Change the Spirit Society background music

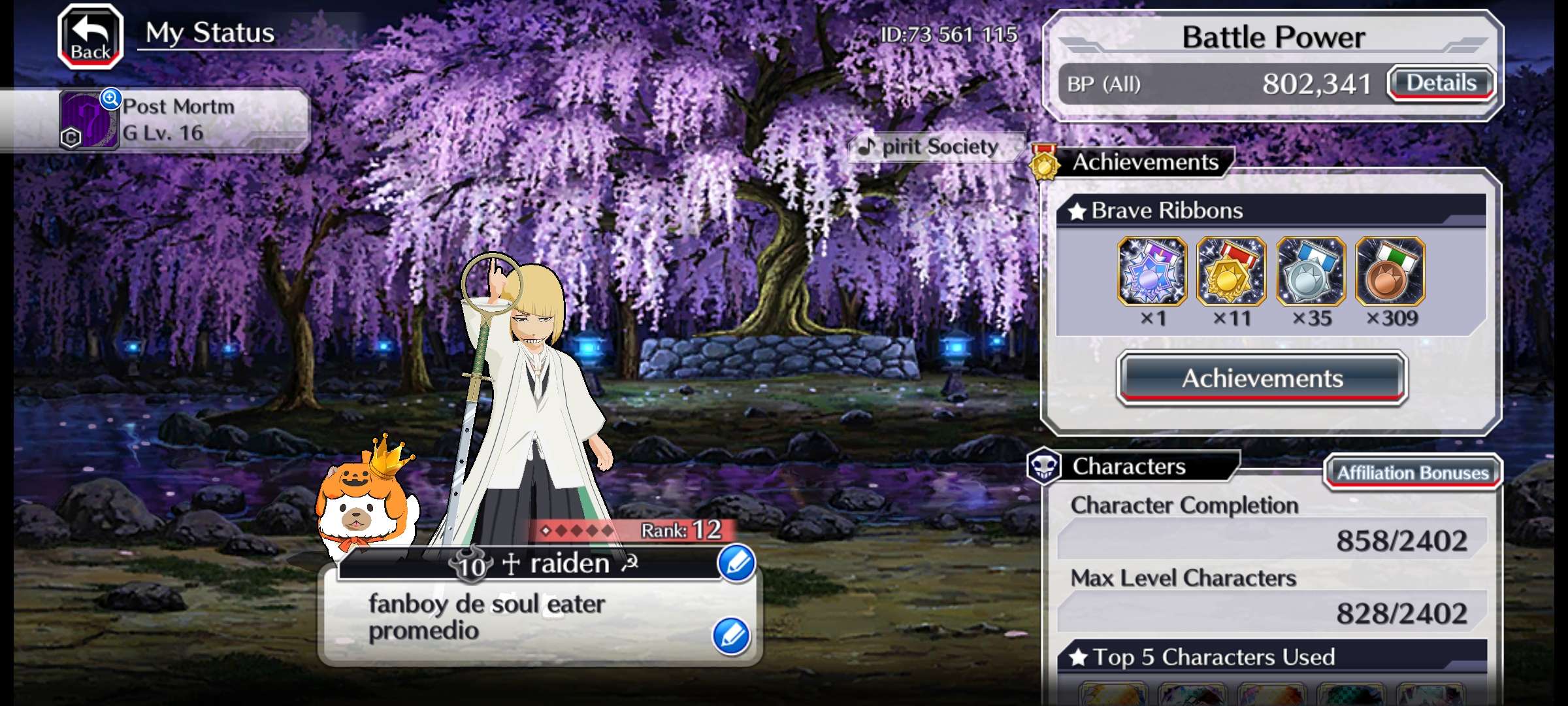tap(934, 147)
